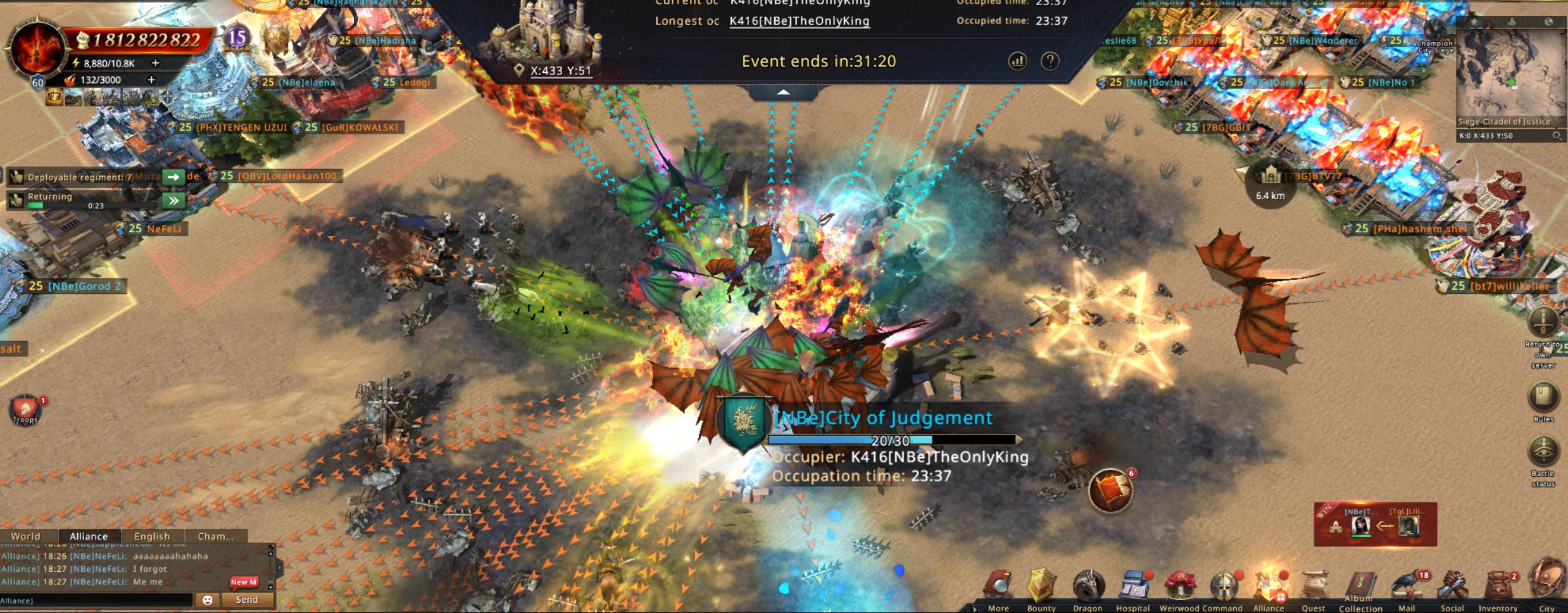Open the Alliance chat tab
The width and height of the screenshot is (1568, 613).
[x=89, y=536]
